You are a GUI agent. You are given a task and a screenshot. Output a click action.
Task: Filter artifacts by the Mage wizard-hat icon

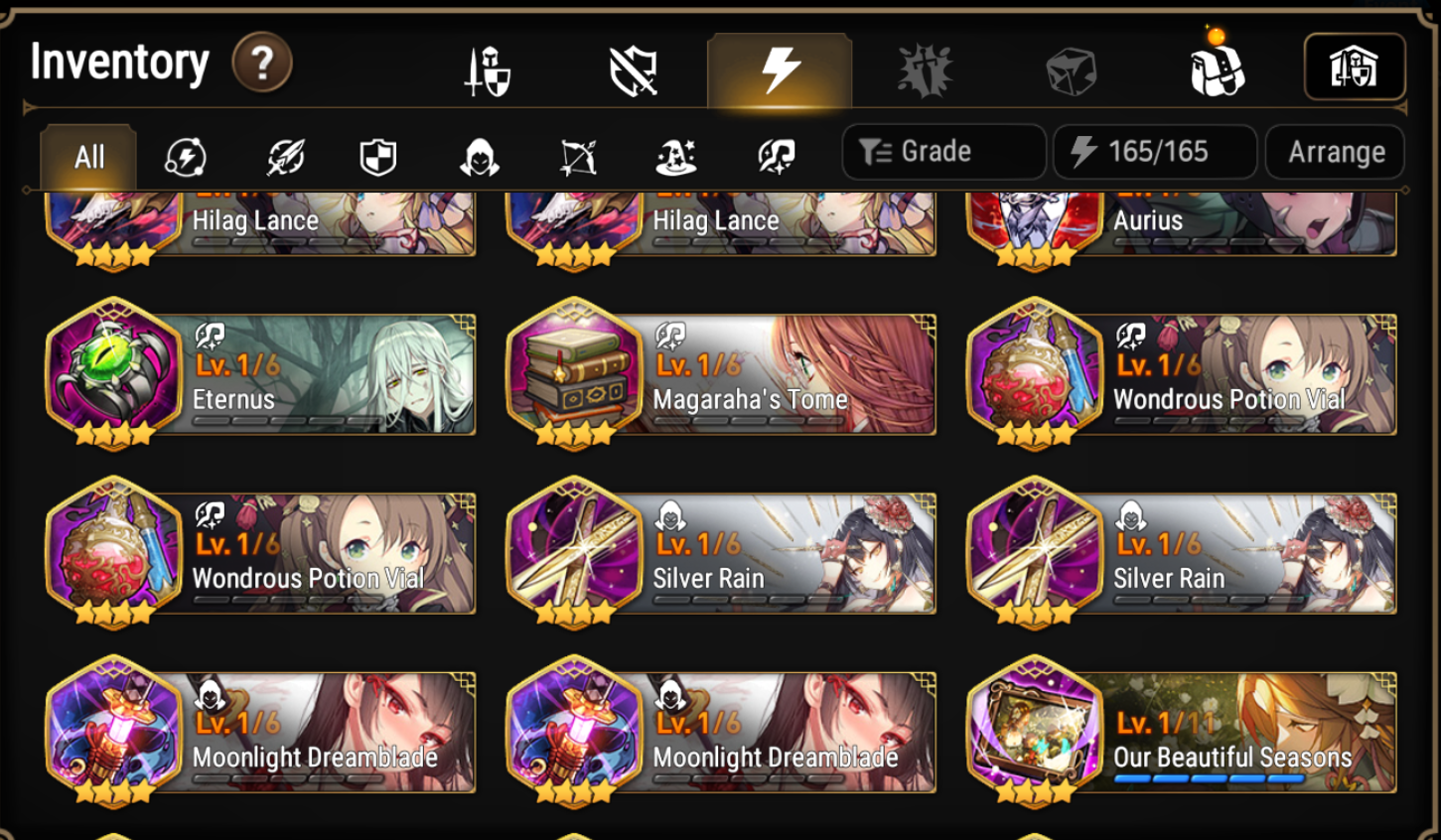pos(678,156)
